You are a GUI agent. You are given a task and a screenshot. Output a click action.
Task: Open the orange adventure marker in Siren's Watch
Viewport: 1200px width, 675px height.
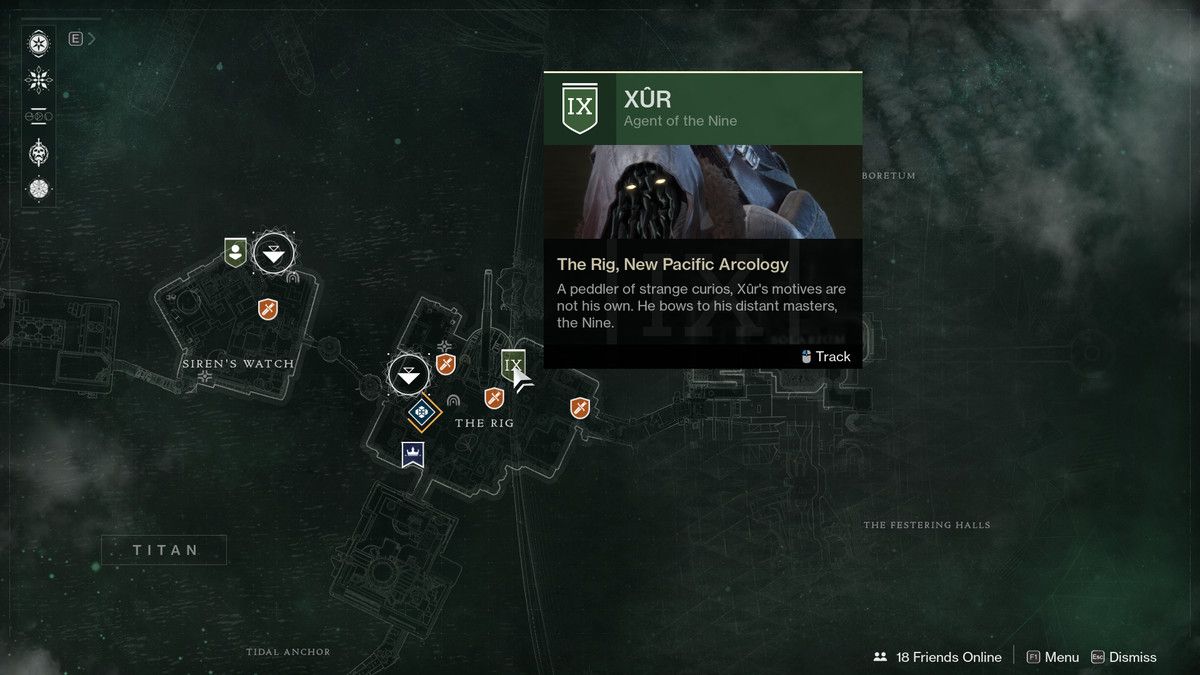click(x=268, y=309)
